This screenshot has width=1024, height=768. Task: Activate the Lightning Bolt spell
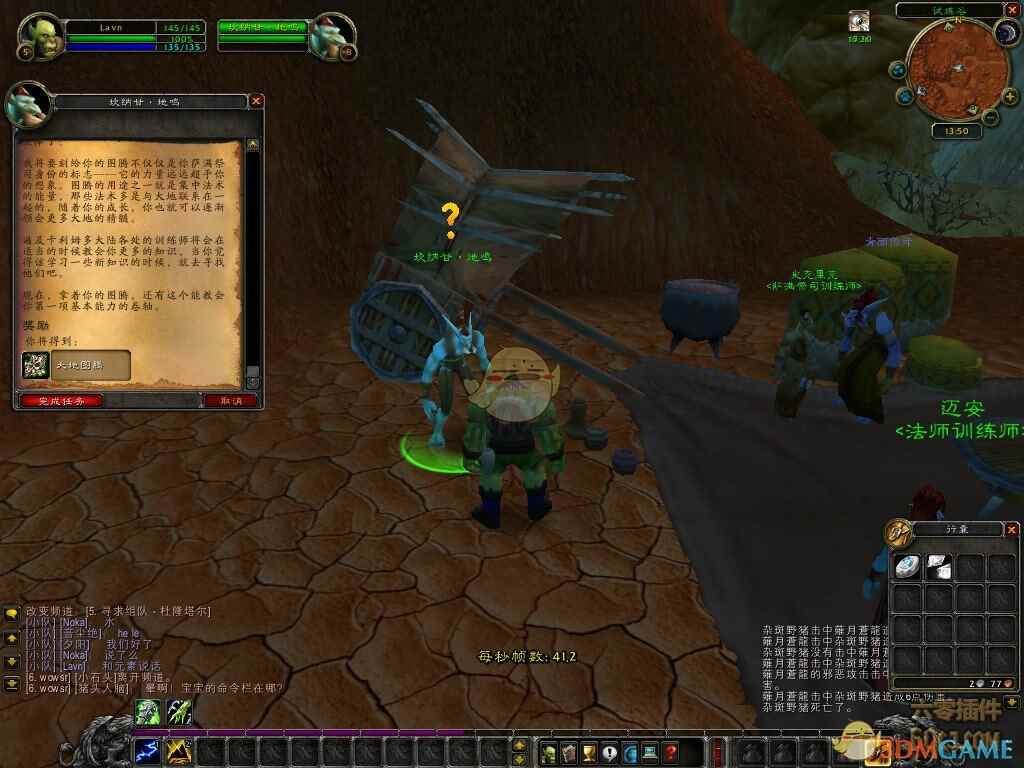pos(147,750)
